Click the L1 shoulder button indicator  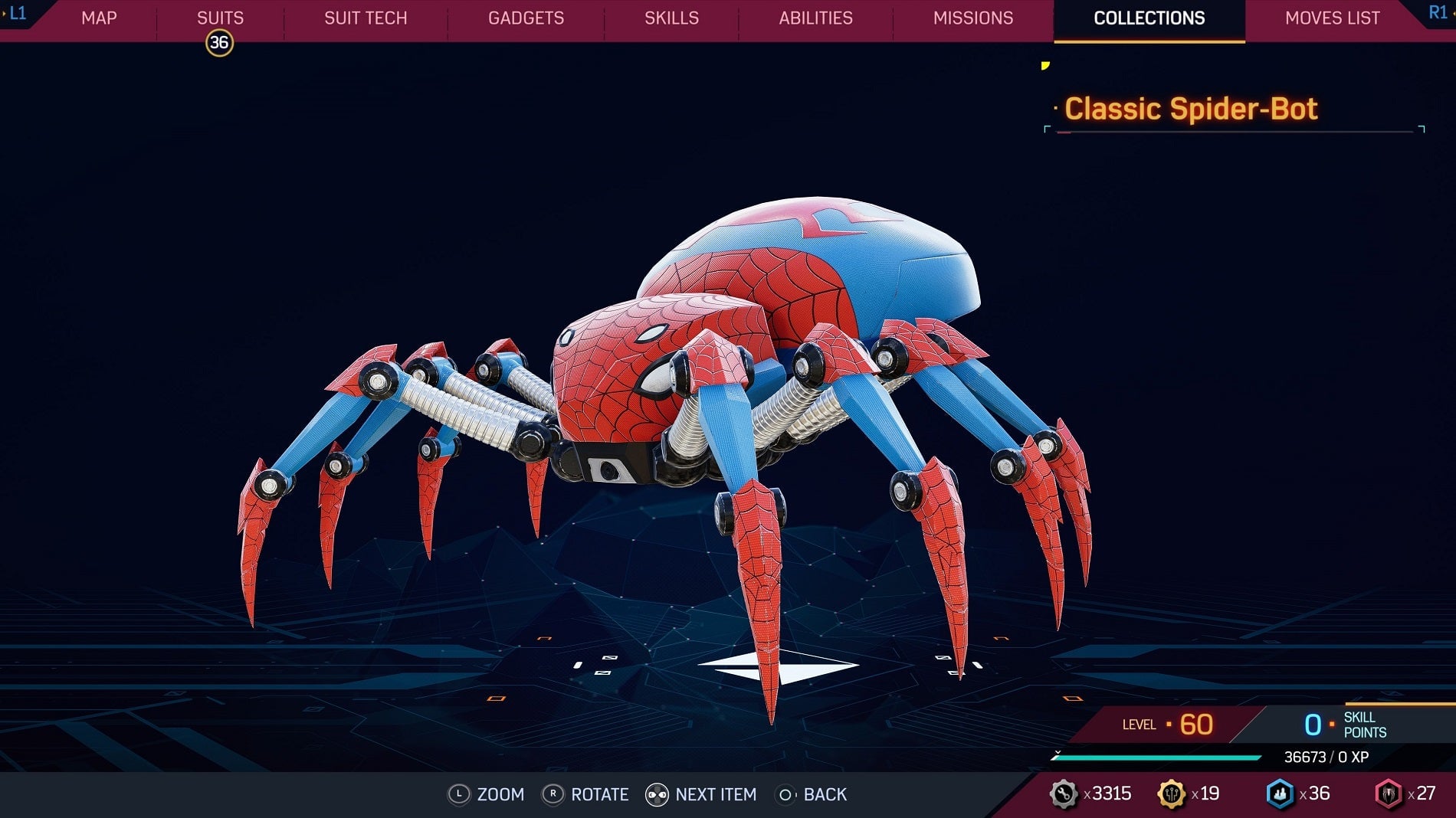(17, 11)
